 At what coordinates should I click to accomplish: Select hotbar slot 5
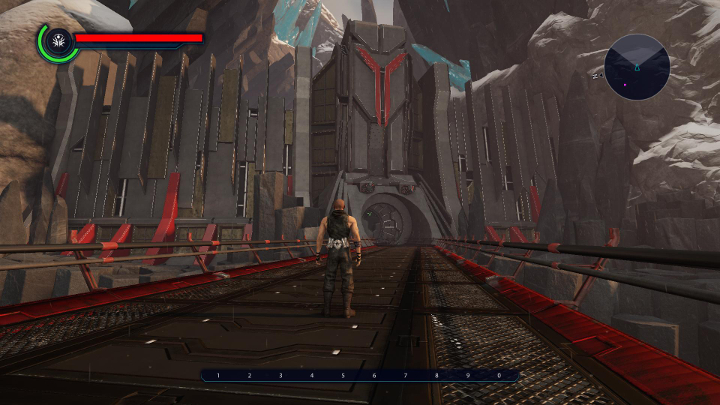click(342, 376)
